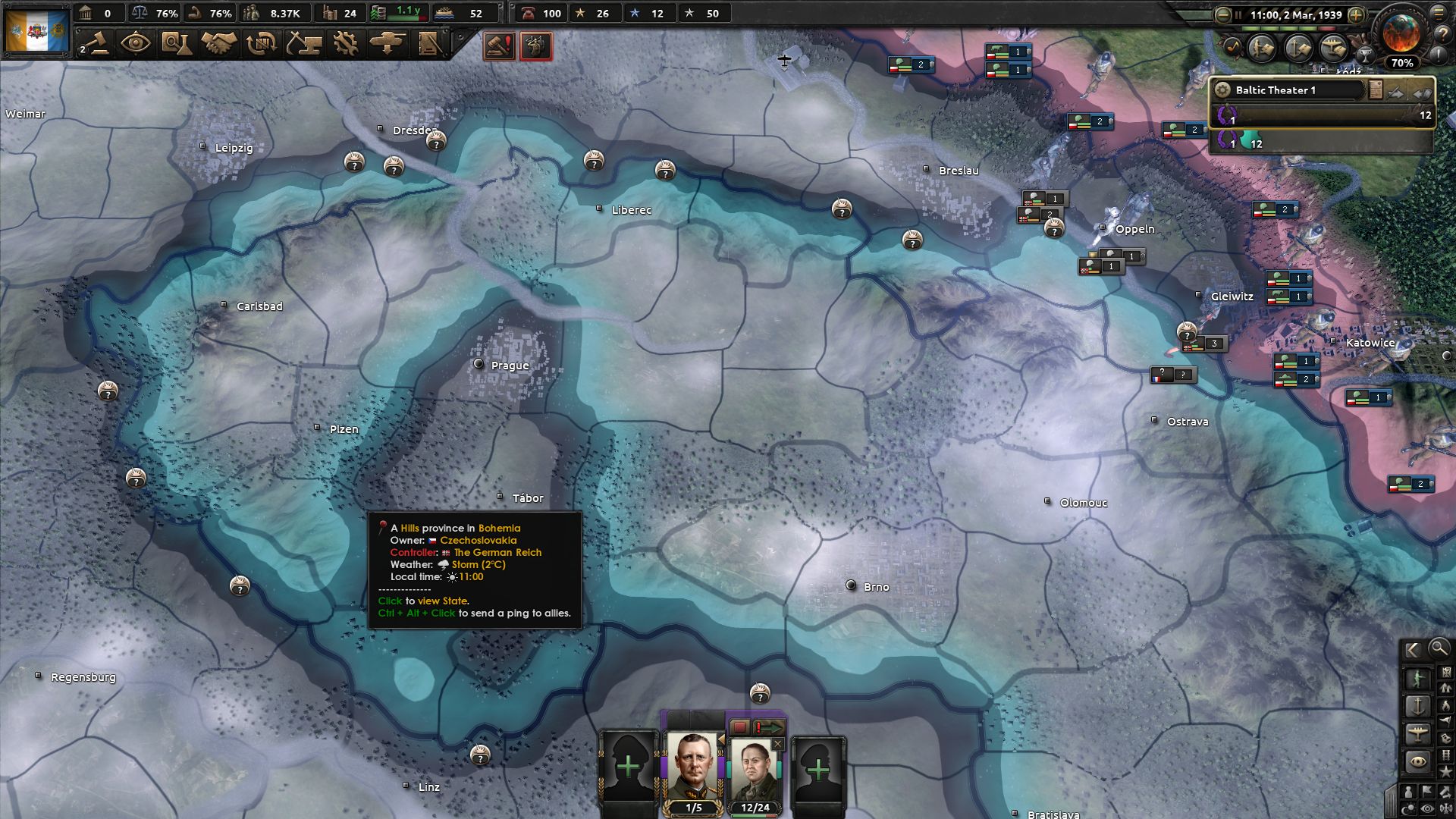Expand the left chevron above the minimap
This screenshot has height=819, width=1456.
point(1411,650)
